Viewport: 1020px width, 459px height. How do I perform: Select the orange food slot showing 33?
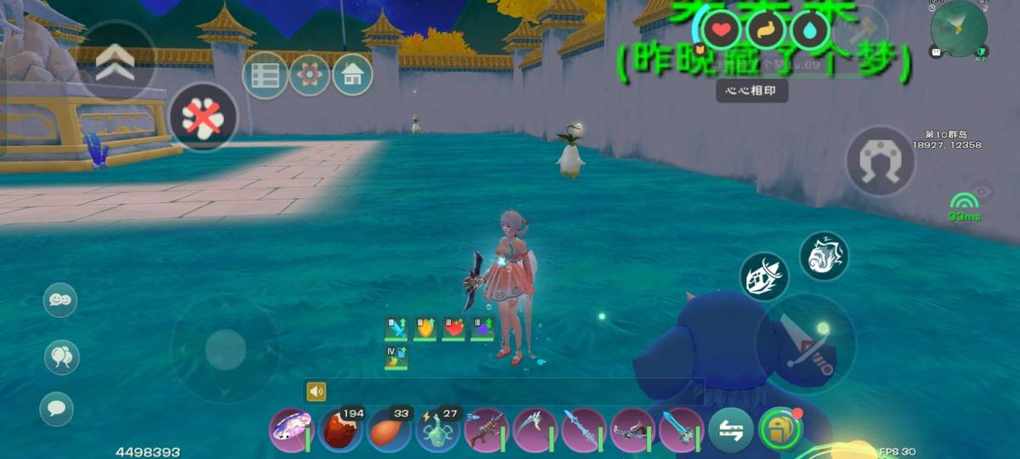[389, 431]
